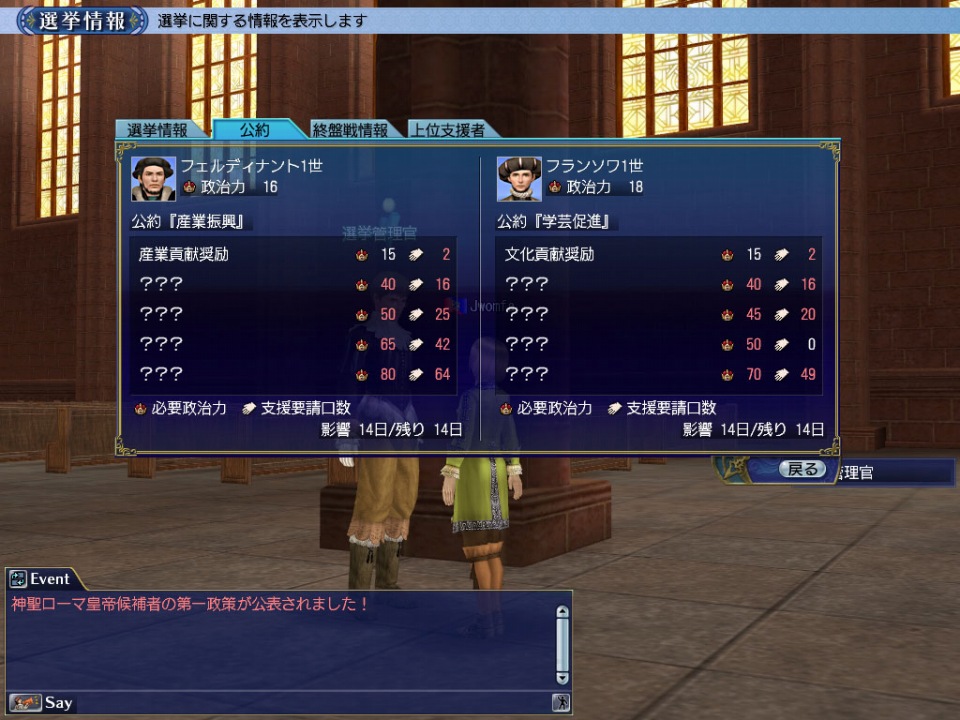Select the 公約 tab
960x720 pixels.
pyautogui.click(x=254, y=130)
